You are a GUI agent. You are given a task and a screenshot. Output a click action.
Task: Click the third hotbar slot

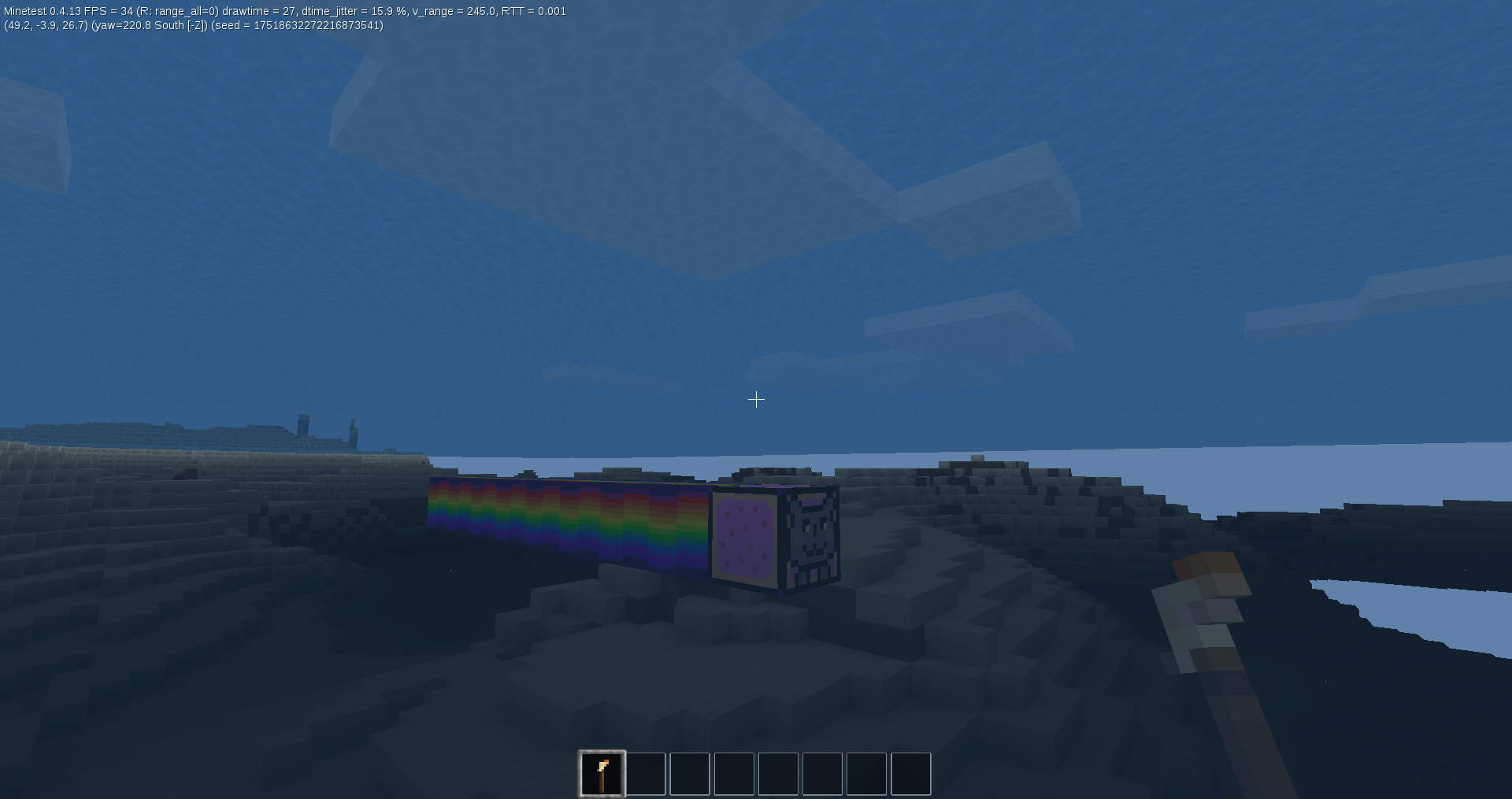click(690, 773)
